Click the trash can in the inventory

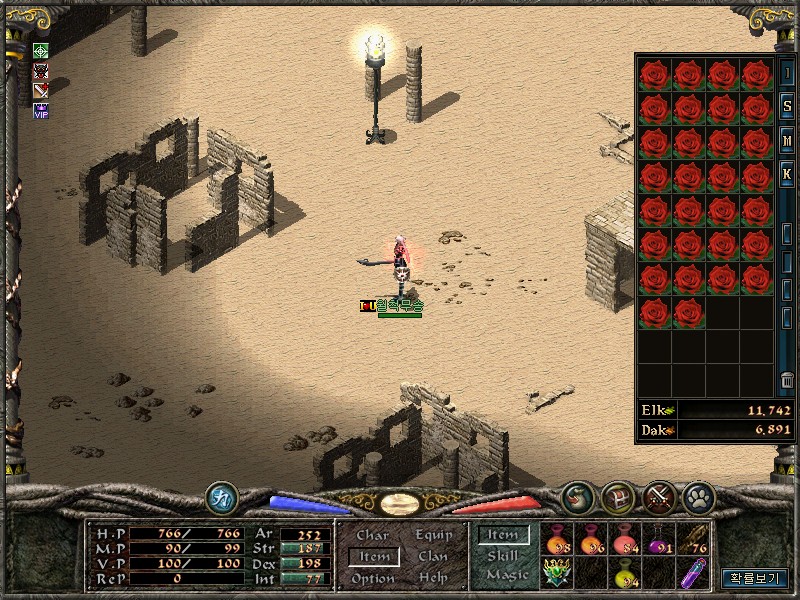[787, 381]
